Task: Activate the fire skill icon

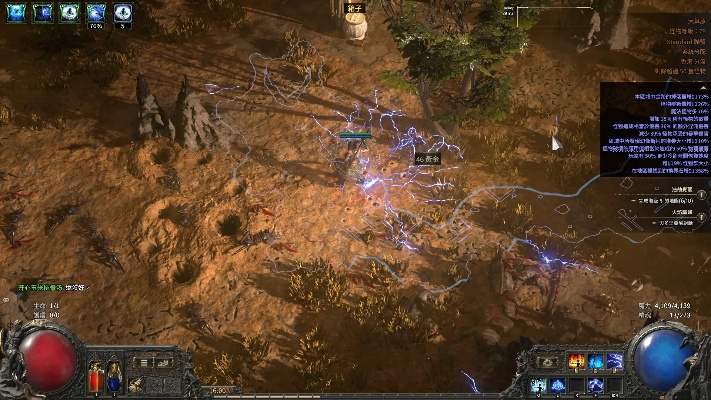Action: (x=578, y=361)
